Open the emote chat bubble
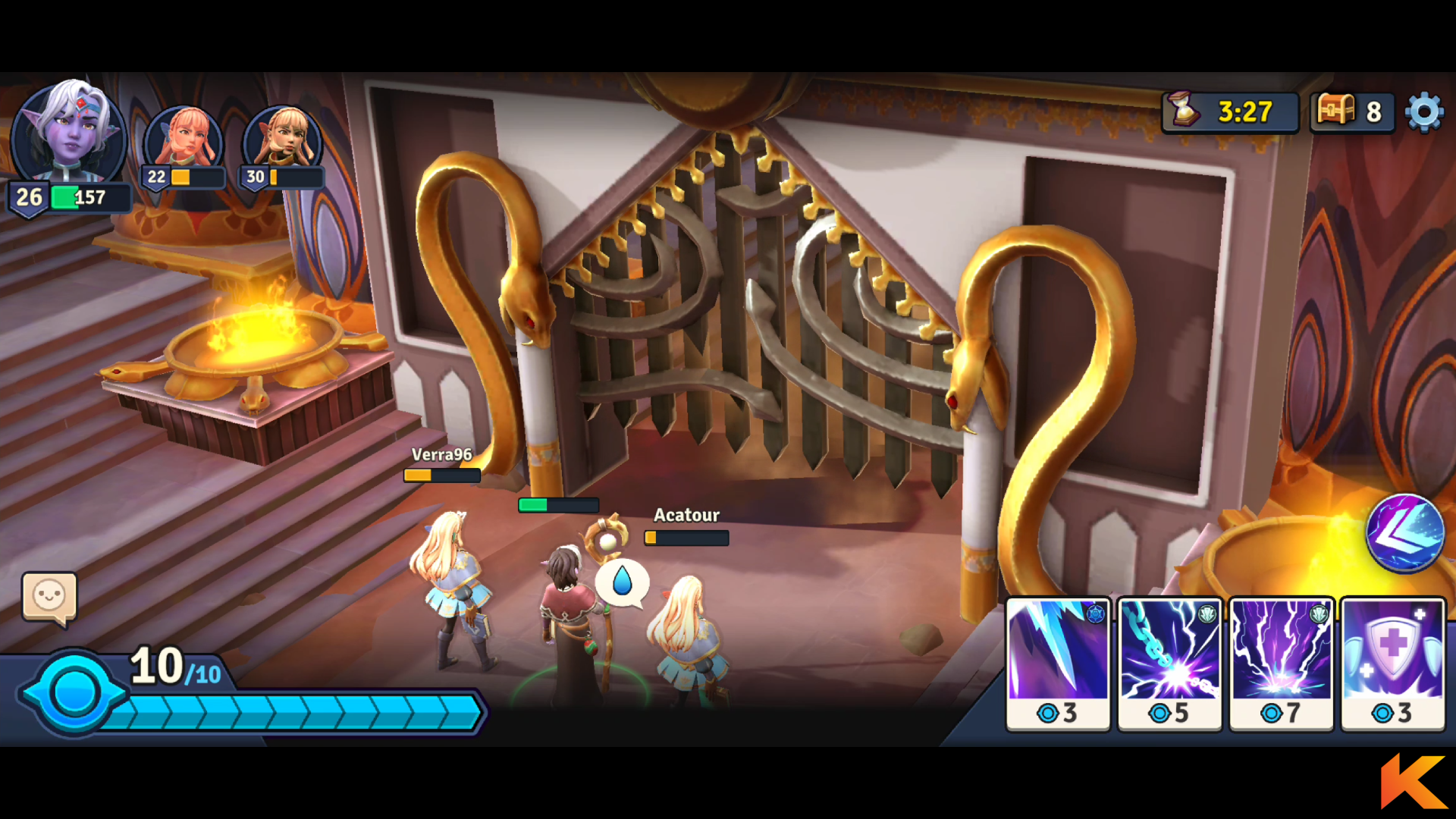The height and width of the screenshot is (819, 1456). 49,597
